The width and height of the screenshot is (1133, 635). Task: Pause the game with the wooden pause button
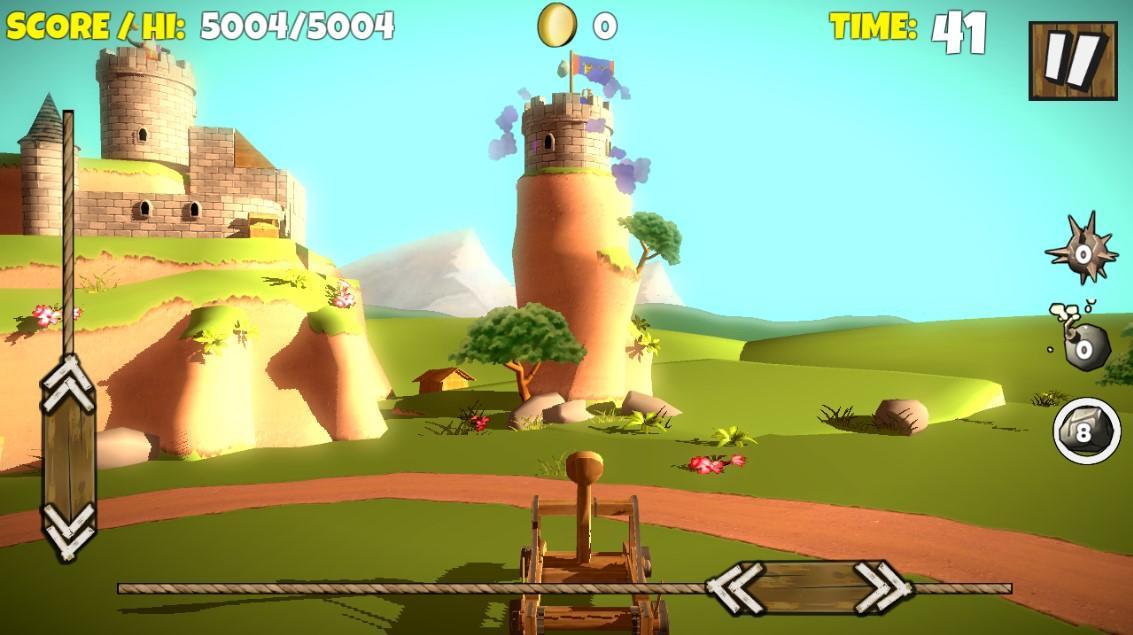point(1071,60)
